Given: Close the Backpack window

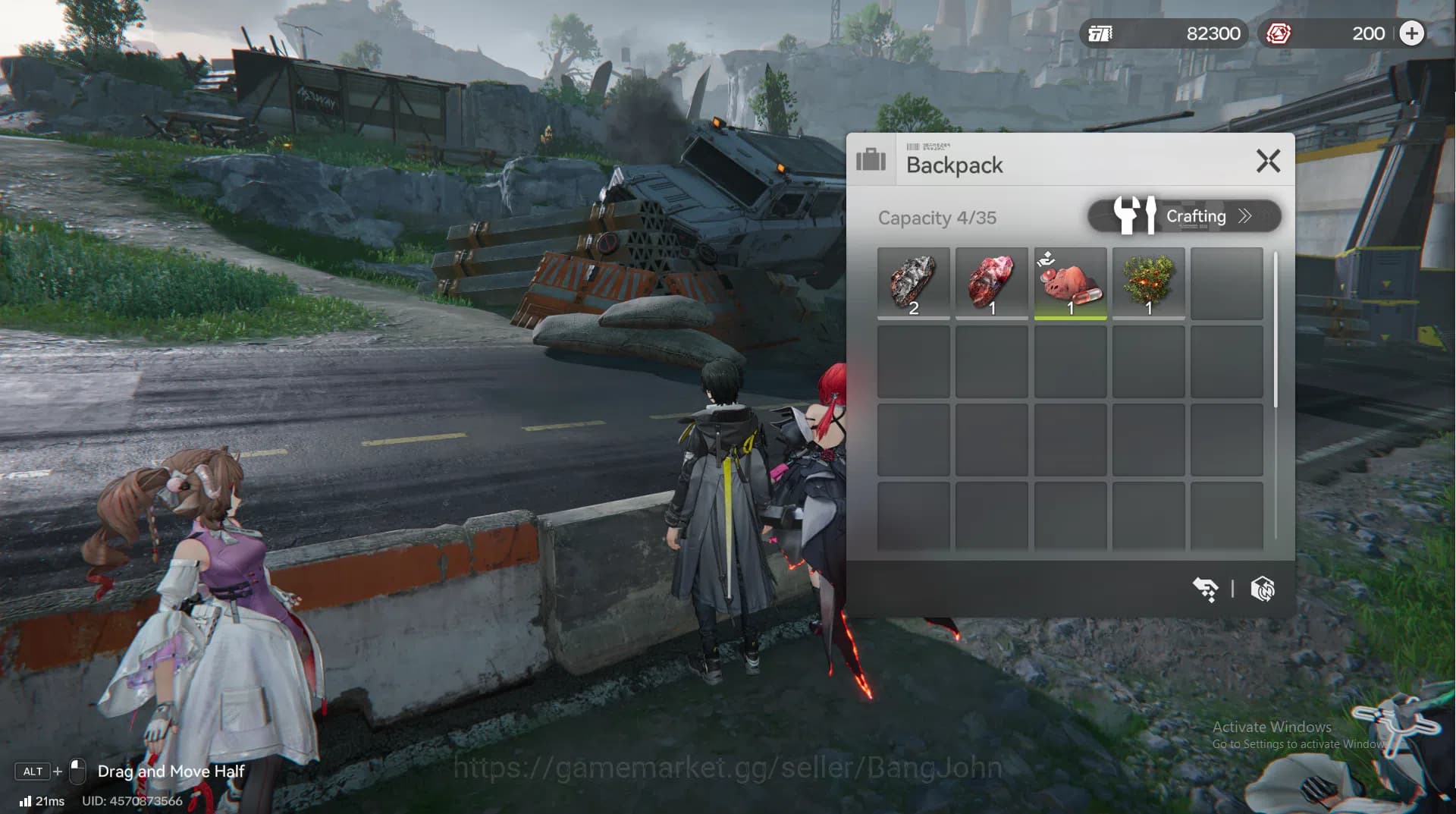Looking at the screenshot, I should pos(1268,161).
